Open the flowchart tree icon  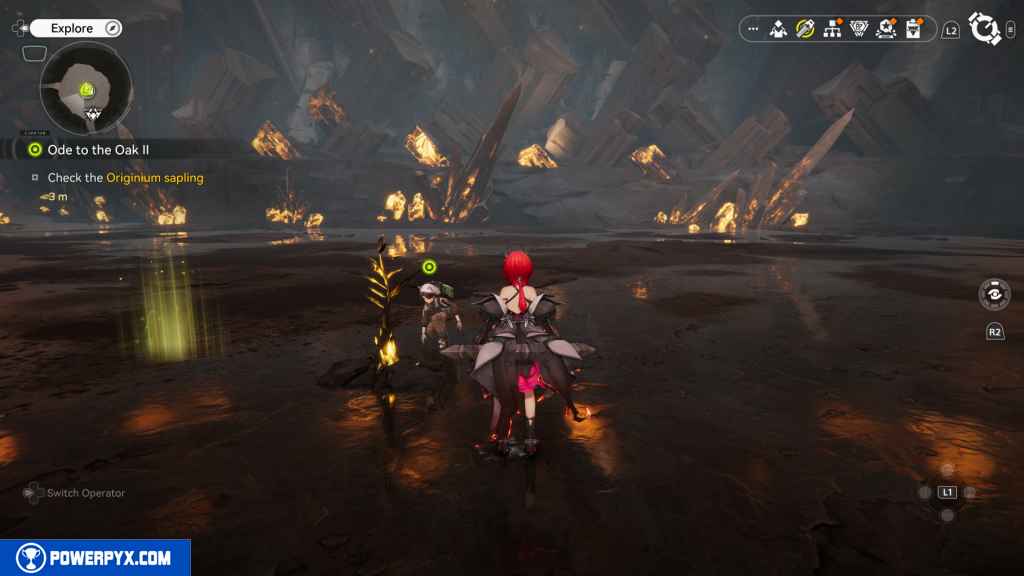832,29
